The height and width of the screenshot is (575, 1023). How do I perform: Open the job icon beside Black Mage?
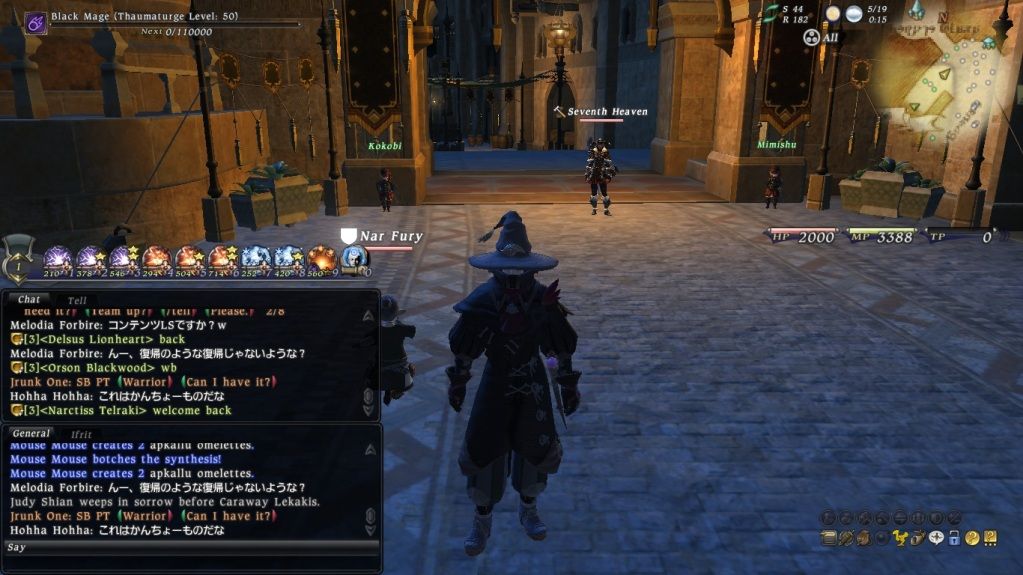click(36, 22)
